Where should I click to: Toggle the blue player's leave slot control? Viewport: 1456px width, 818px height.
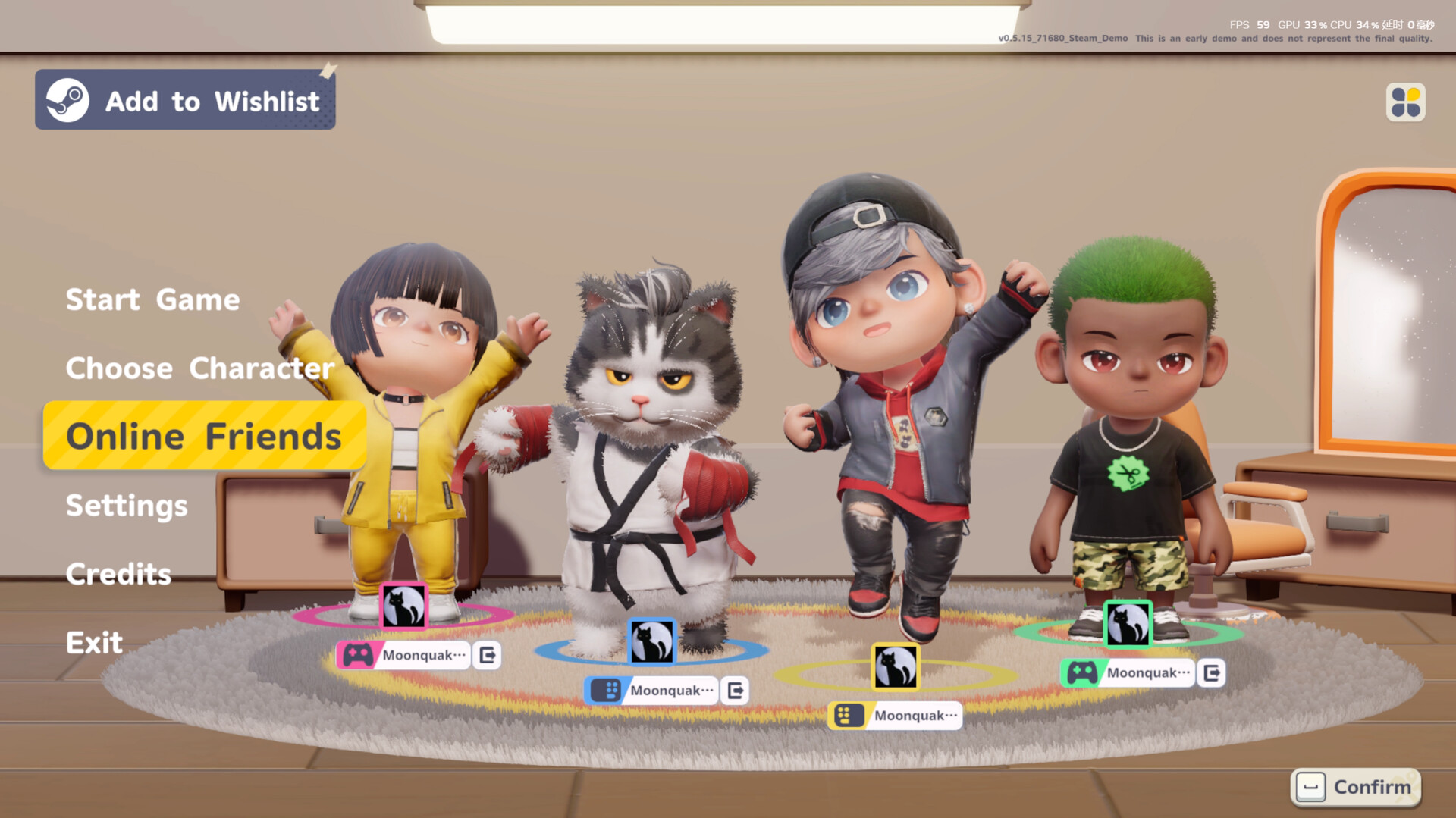pos(735,691)
